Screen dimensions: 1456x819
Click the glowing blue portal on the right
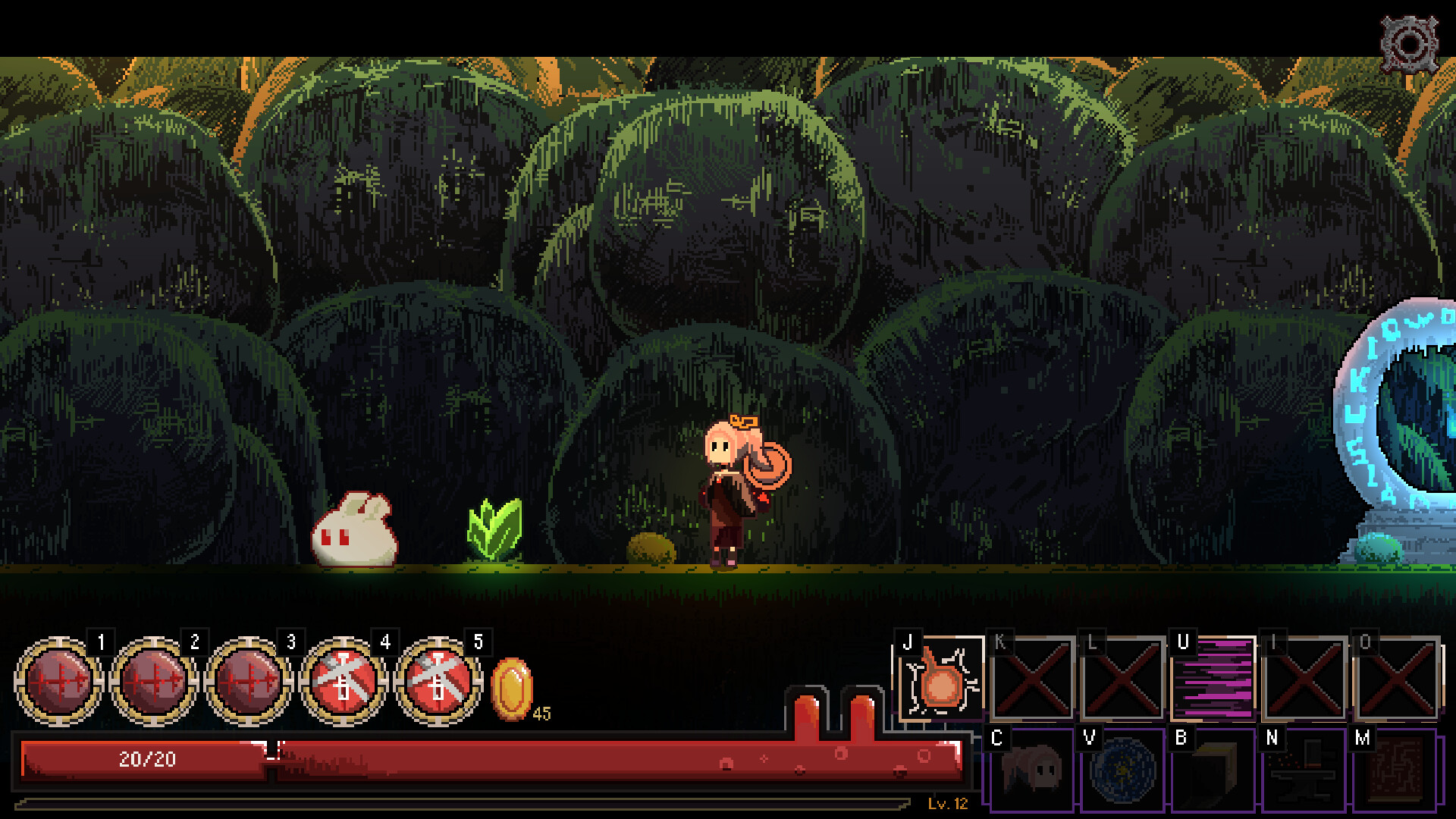pyautogui.click(x=1433, y=425)
